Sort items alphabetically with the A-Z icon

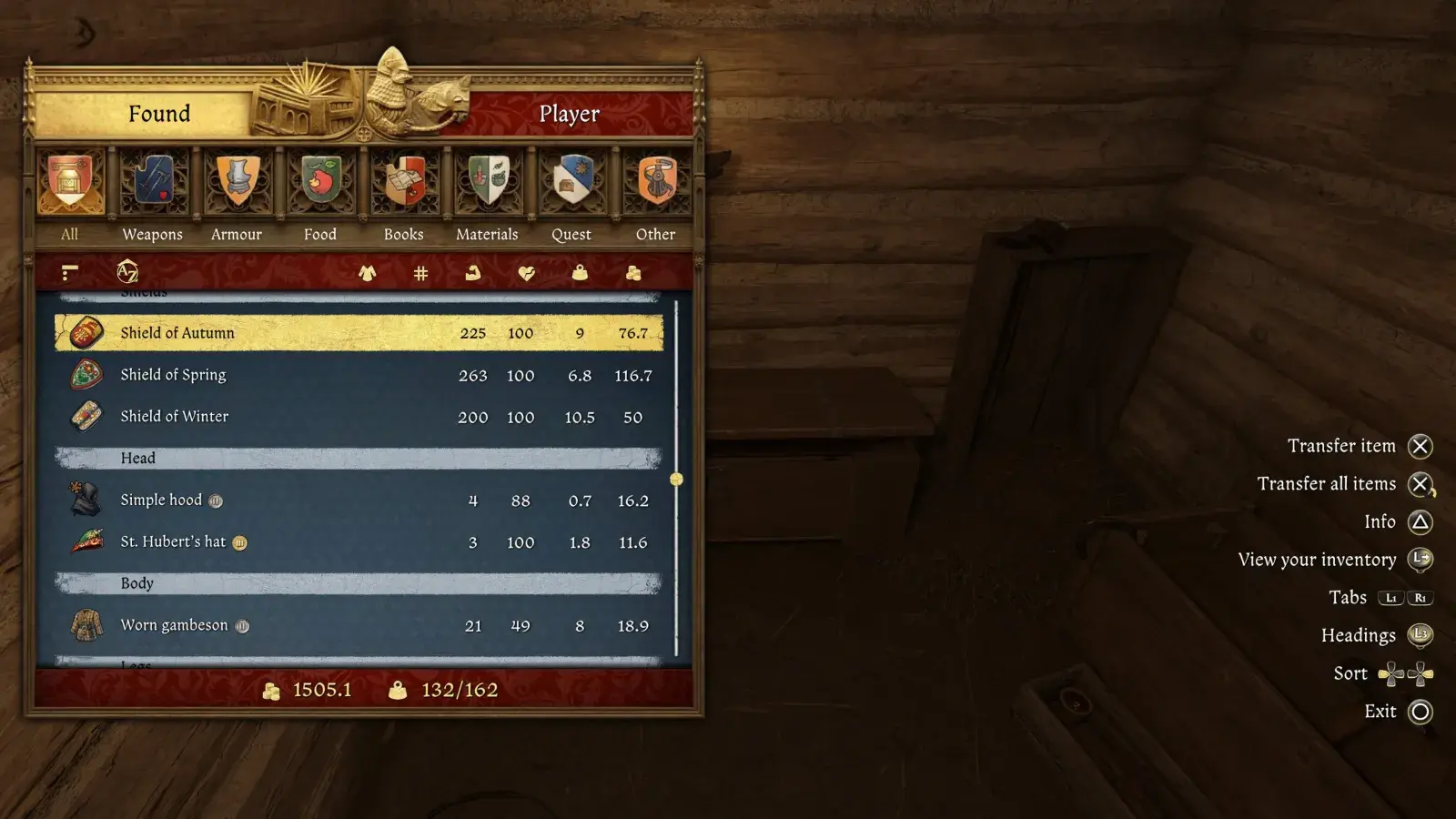[125, 272]
